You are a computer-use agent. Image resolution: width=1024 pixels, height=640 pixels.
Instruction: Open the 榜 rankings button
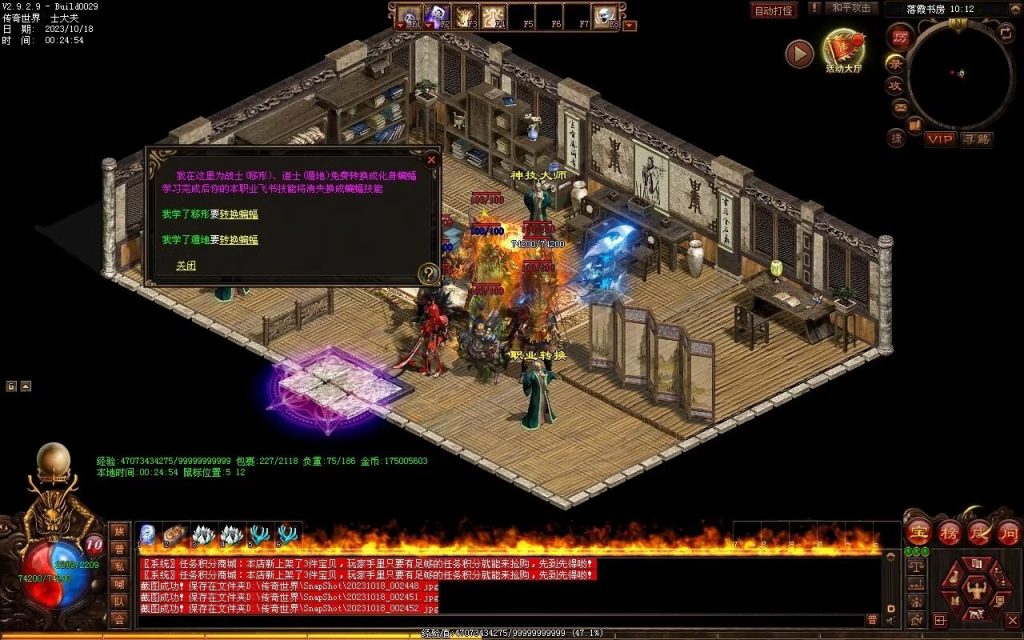pyautogui.click(x=948, y=531)
